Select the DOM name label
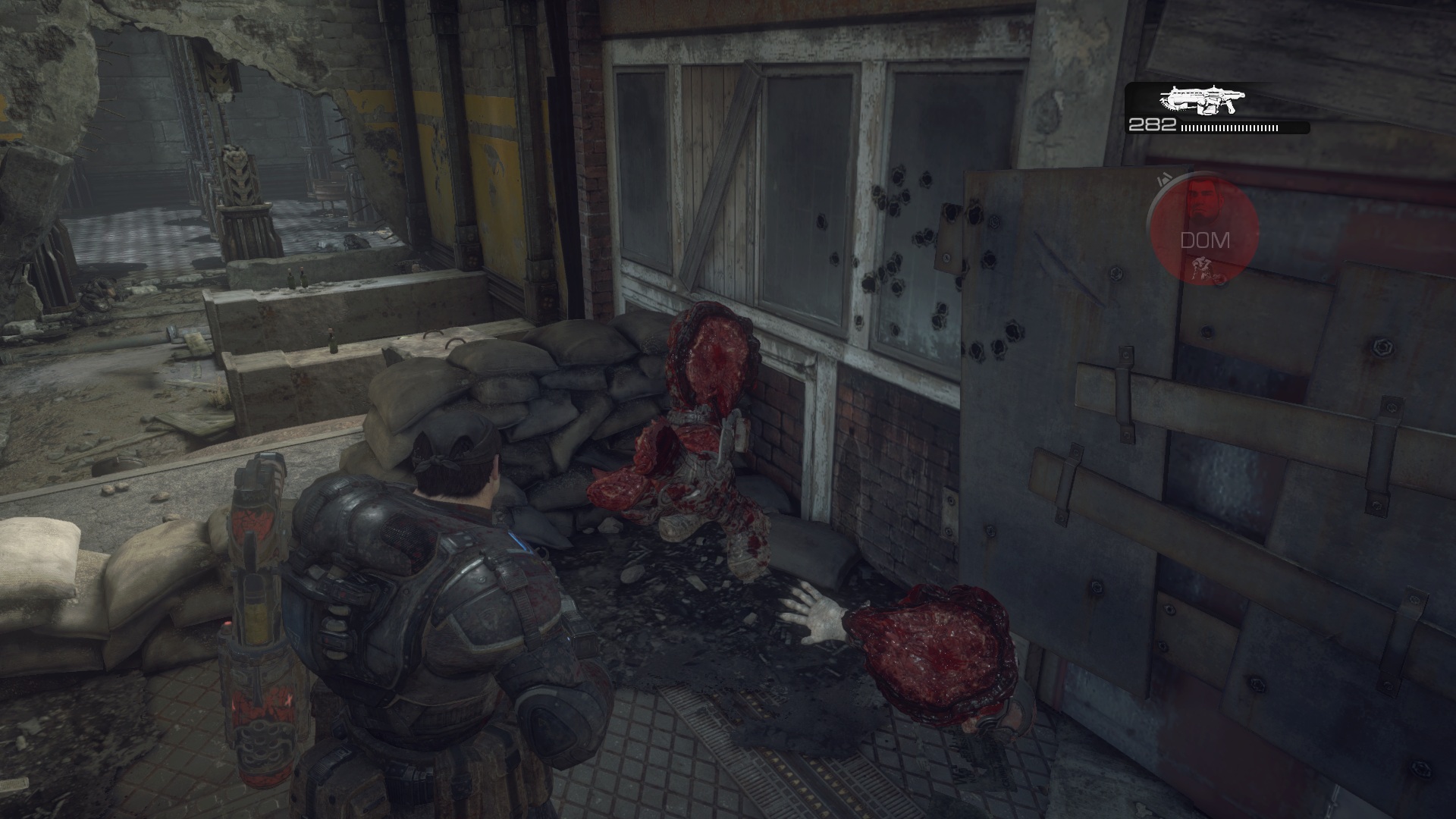 pos(1206,241)
